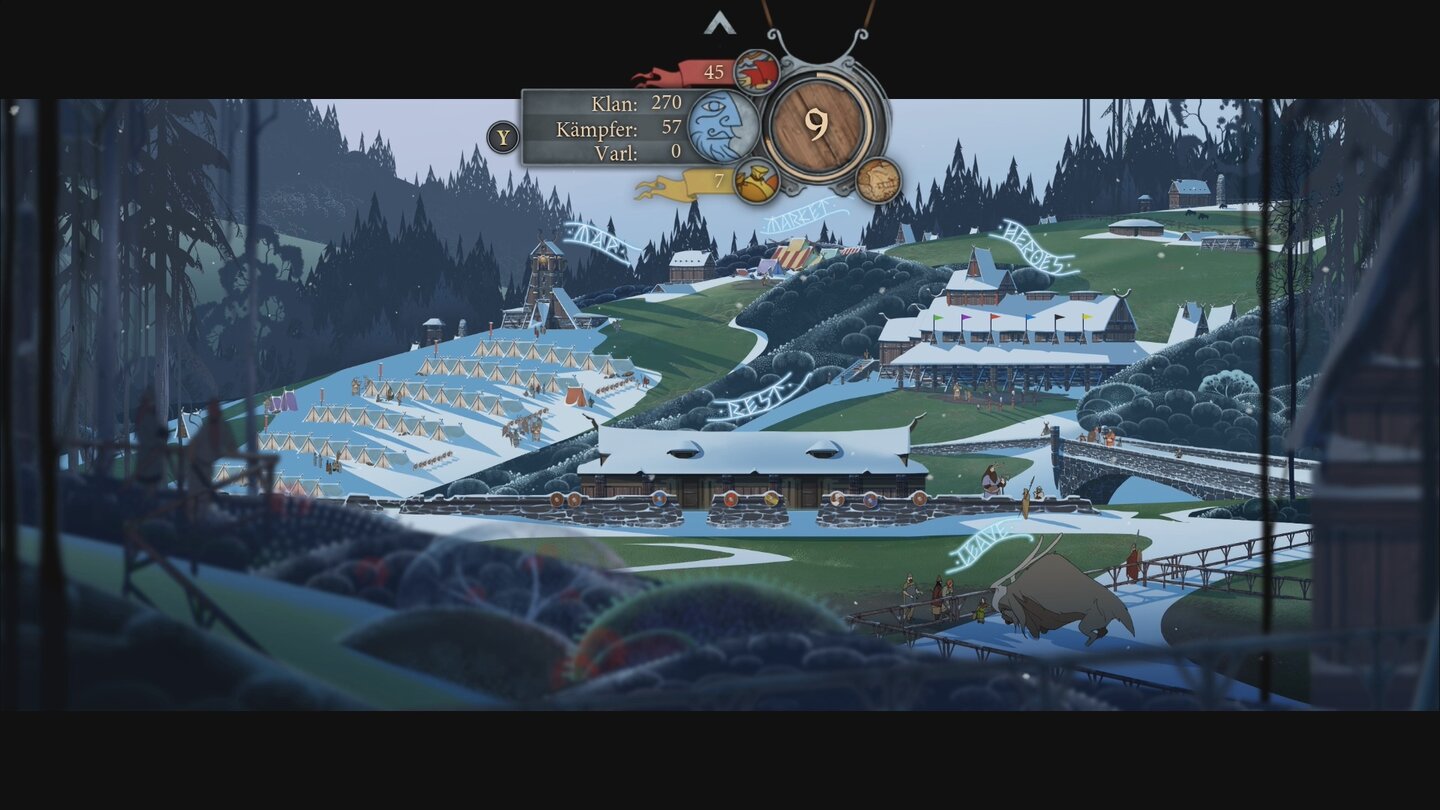Click the orange fighters crest icon

point(756,181)
